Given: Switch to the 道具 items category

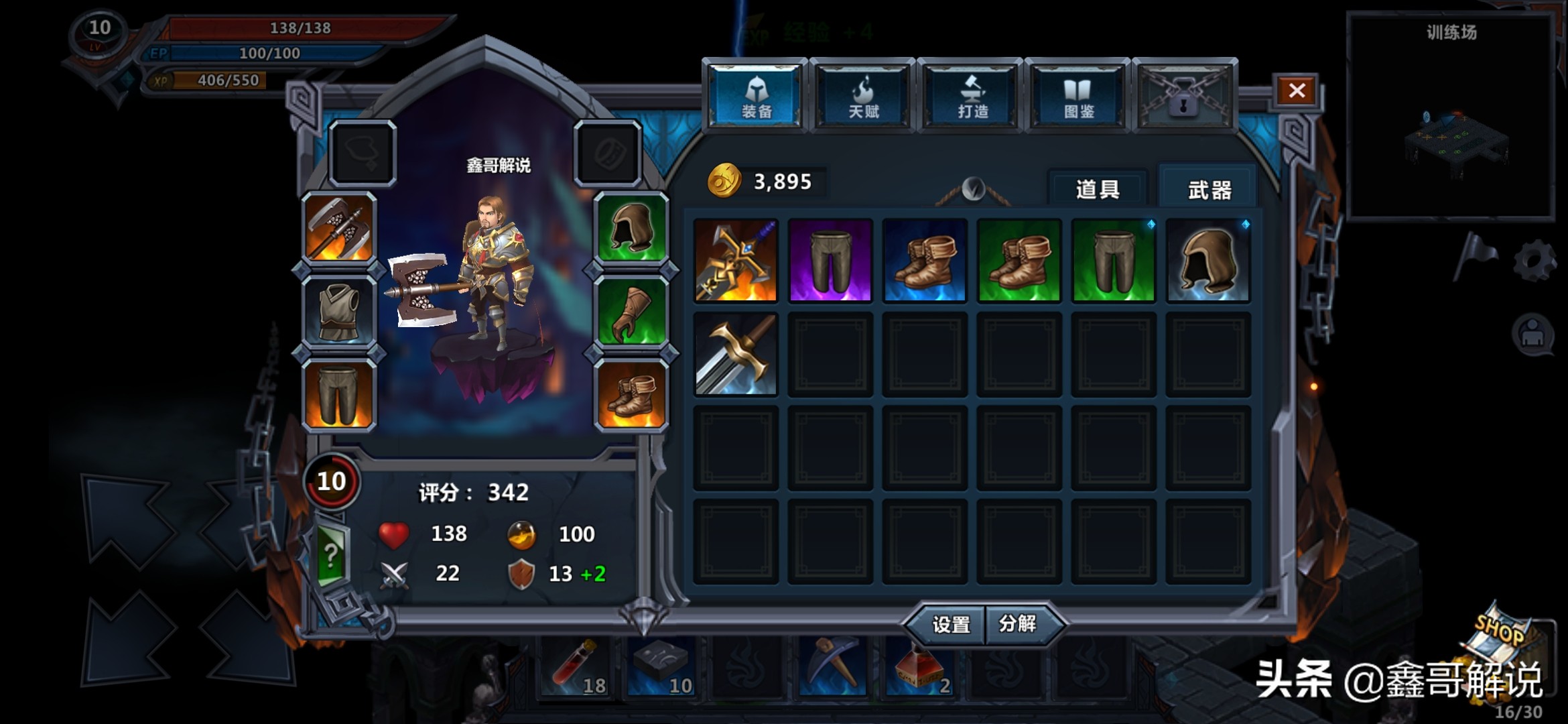Looking at the screenshot, I should pos(1098,190).
